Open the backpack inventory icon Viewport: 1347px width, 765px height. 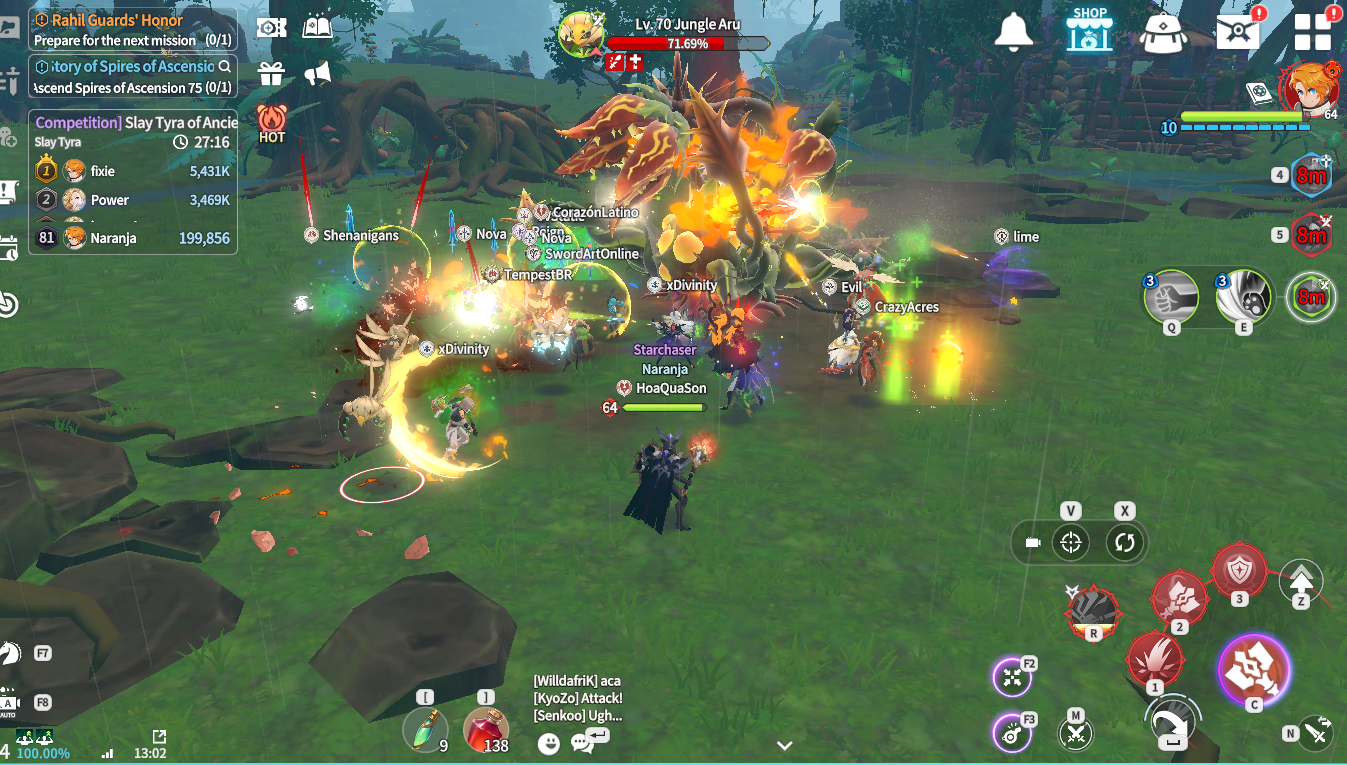[x=1163, y=32]
